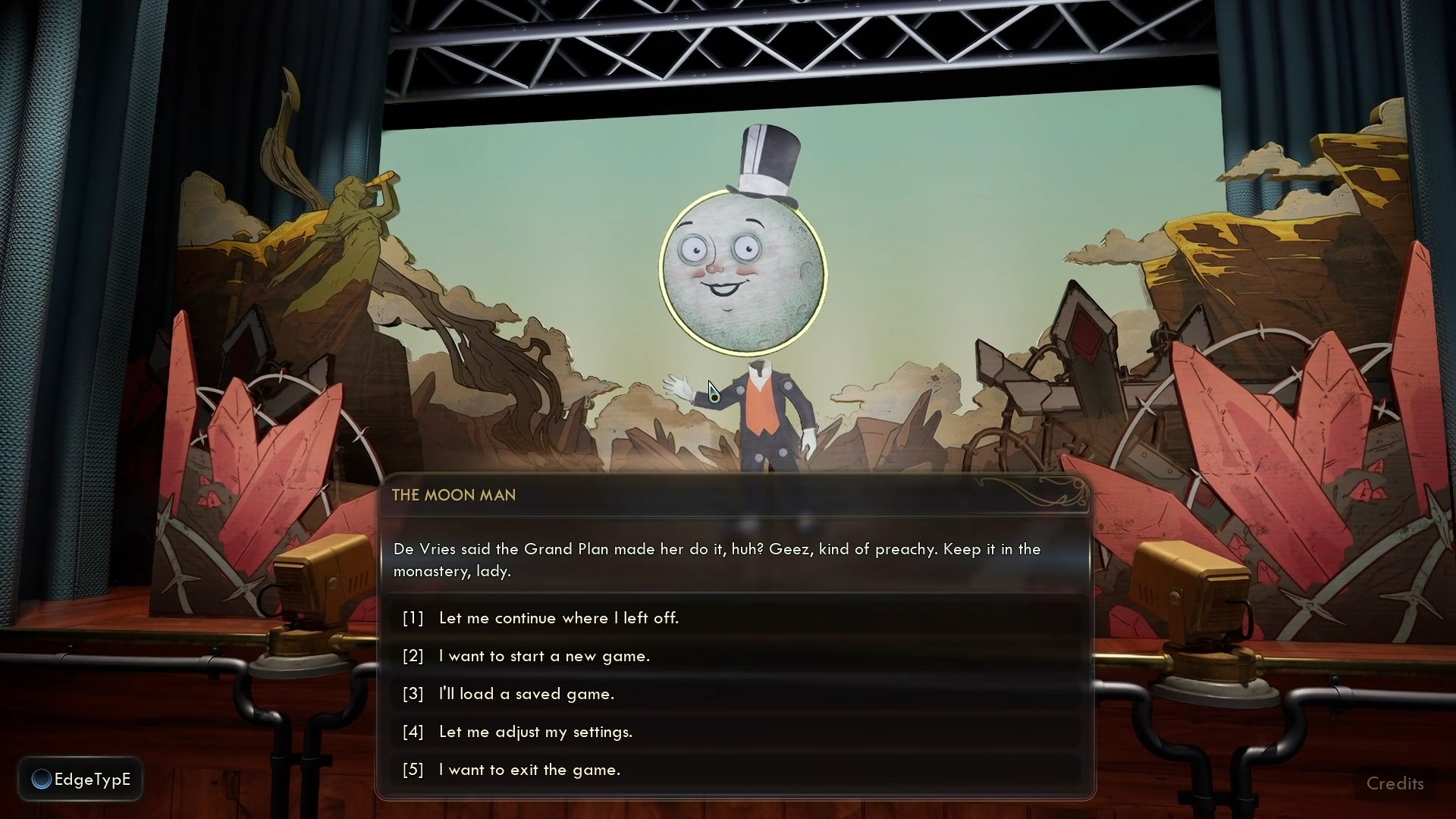The width and height of the screenshot is (1456, 819).
Task: Click the EdgeTypE watermark text
Action: pos(96,779)
